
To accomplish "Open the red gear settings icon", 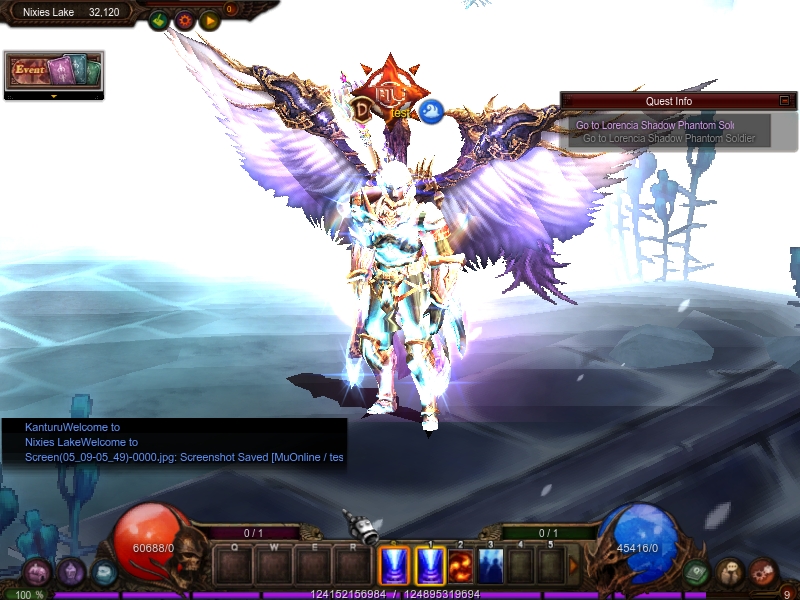I will click(x=184, y=20).
